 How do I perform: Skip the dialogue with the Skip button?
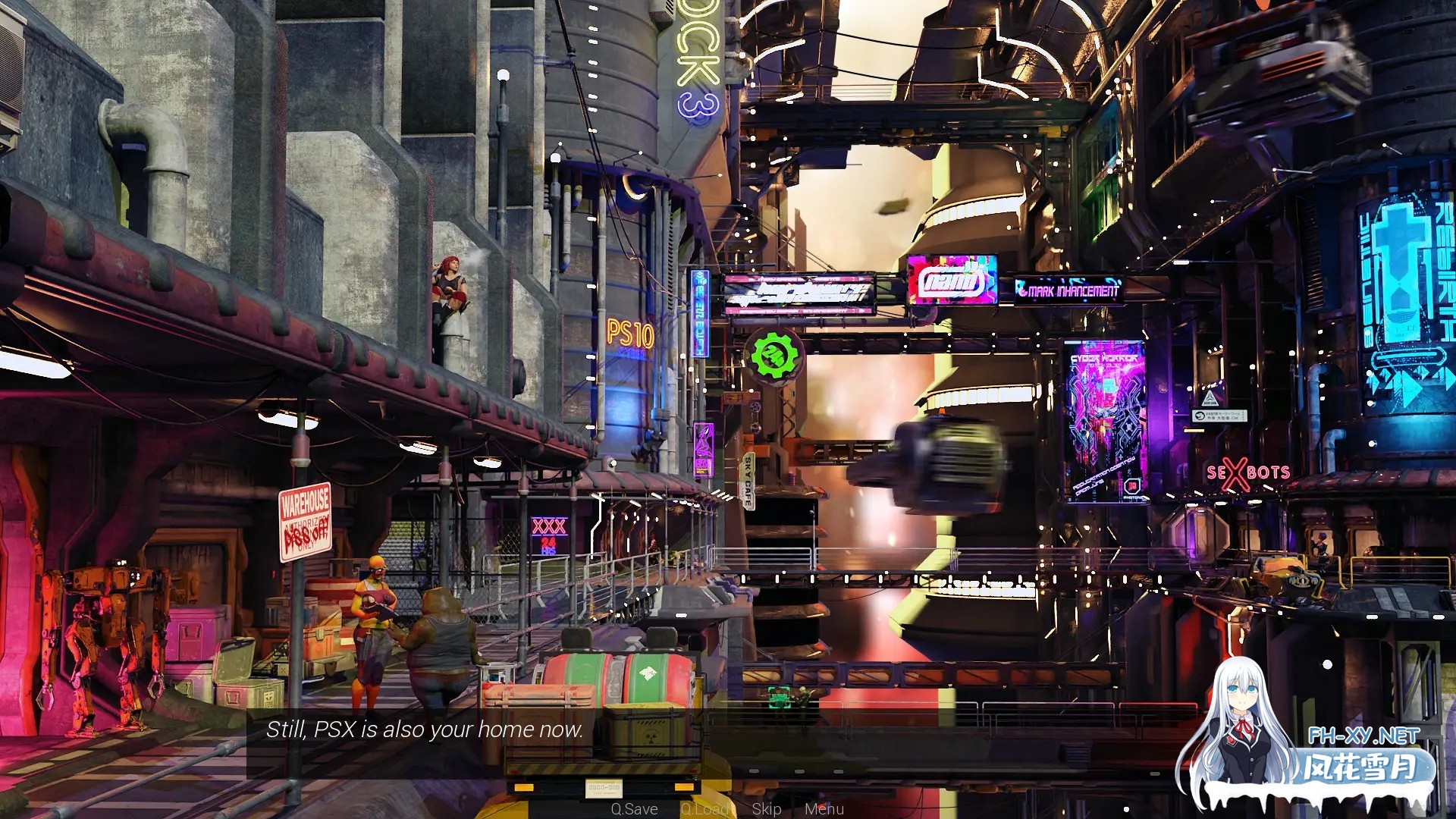point(767,809)
